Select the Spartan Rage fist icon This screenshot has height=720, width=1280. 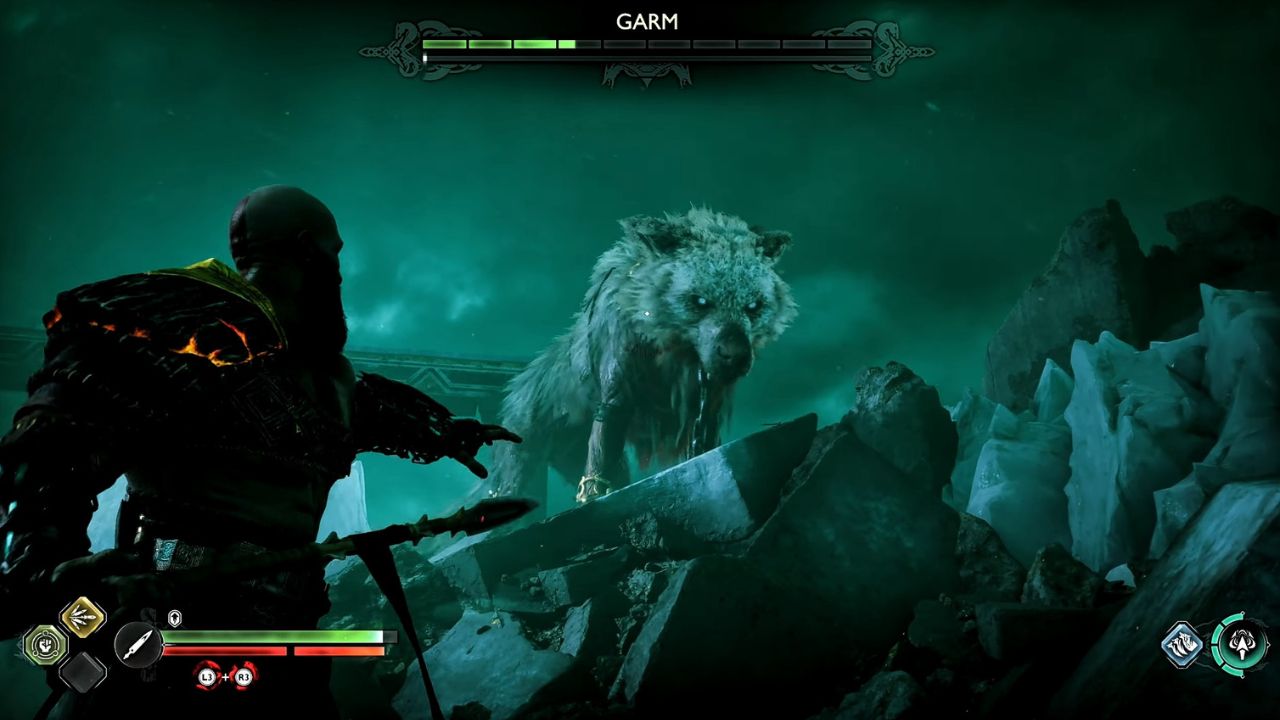[x=44, y=645]
